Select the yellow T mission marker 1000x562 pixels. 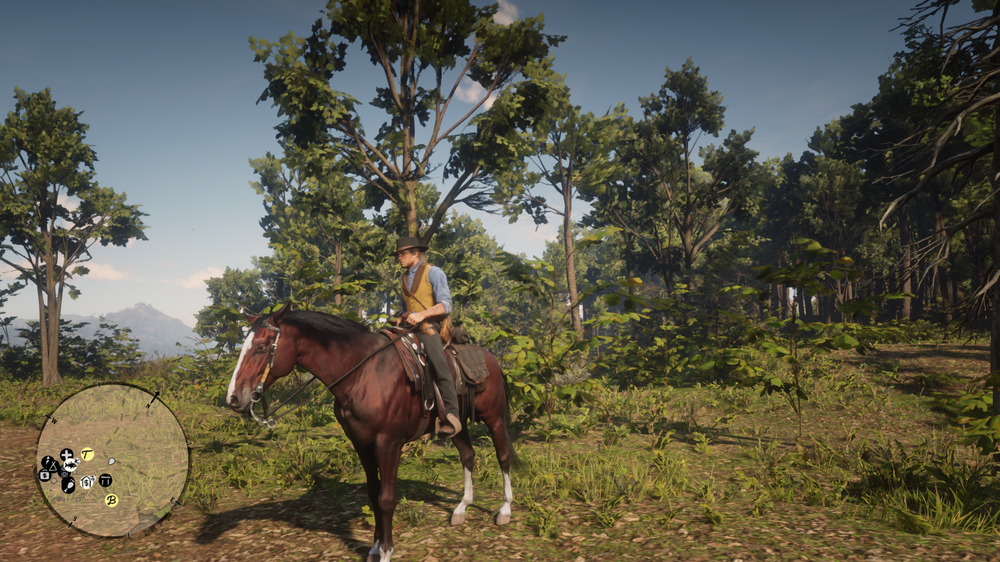(x=87, y=454)
